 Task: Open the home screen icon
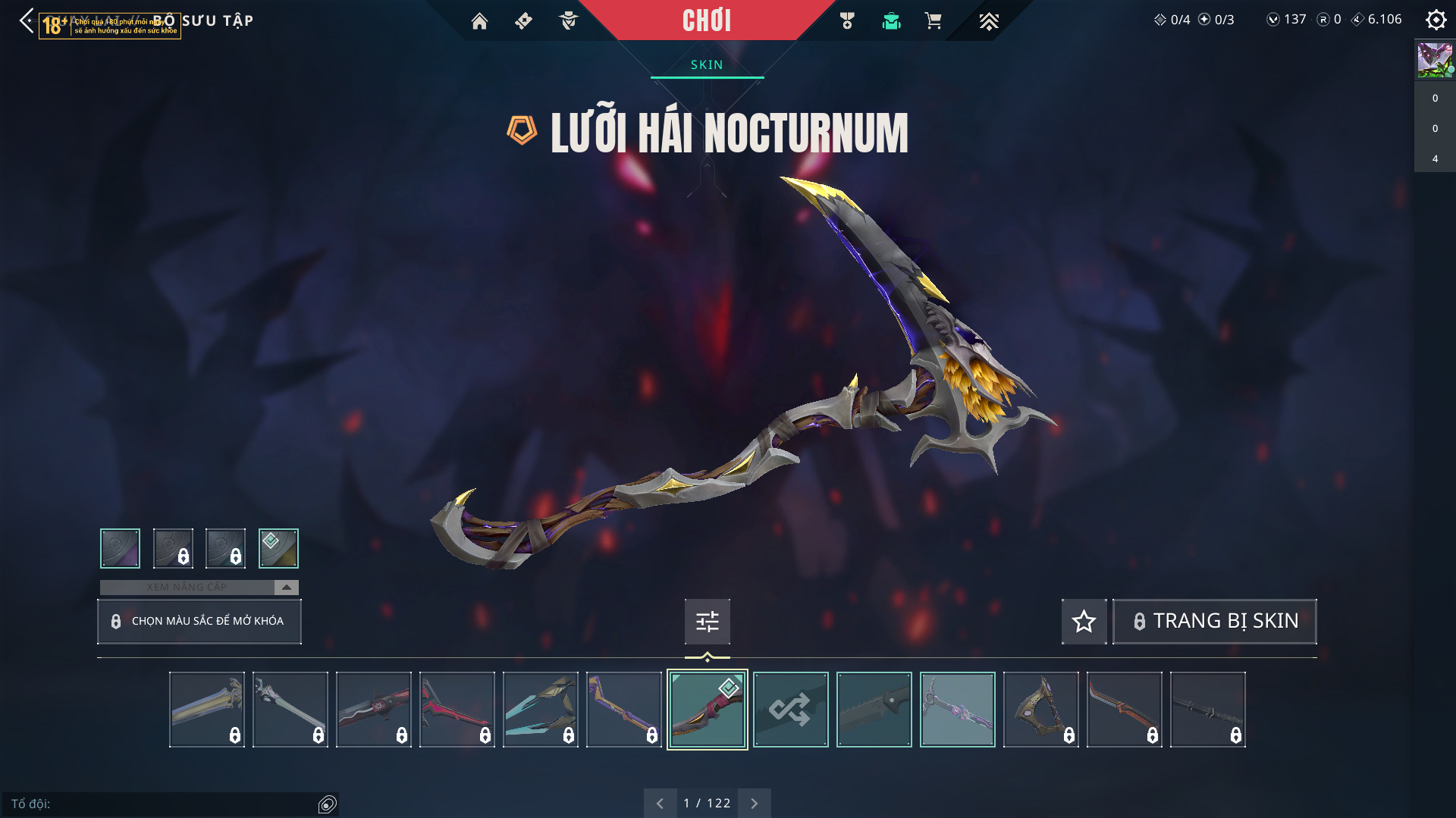click(x=479, y=21)
